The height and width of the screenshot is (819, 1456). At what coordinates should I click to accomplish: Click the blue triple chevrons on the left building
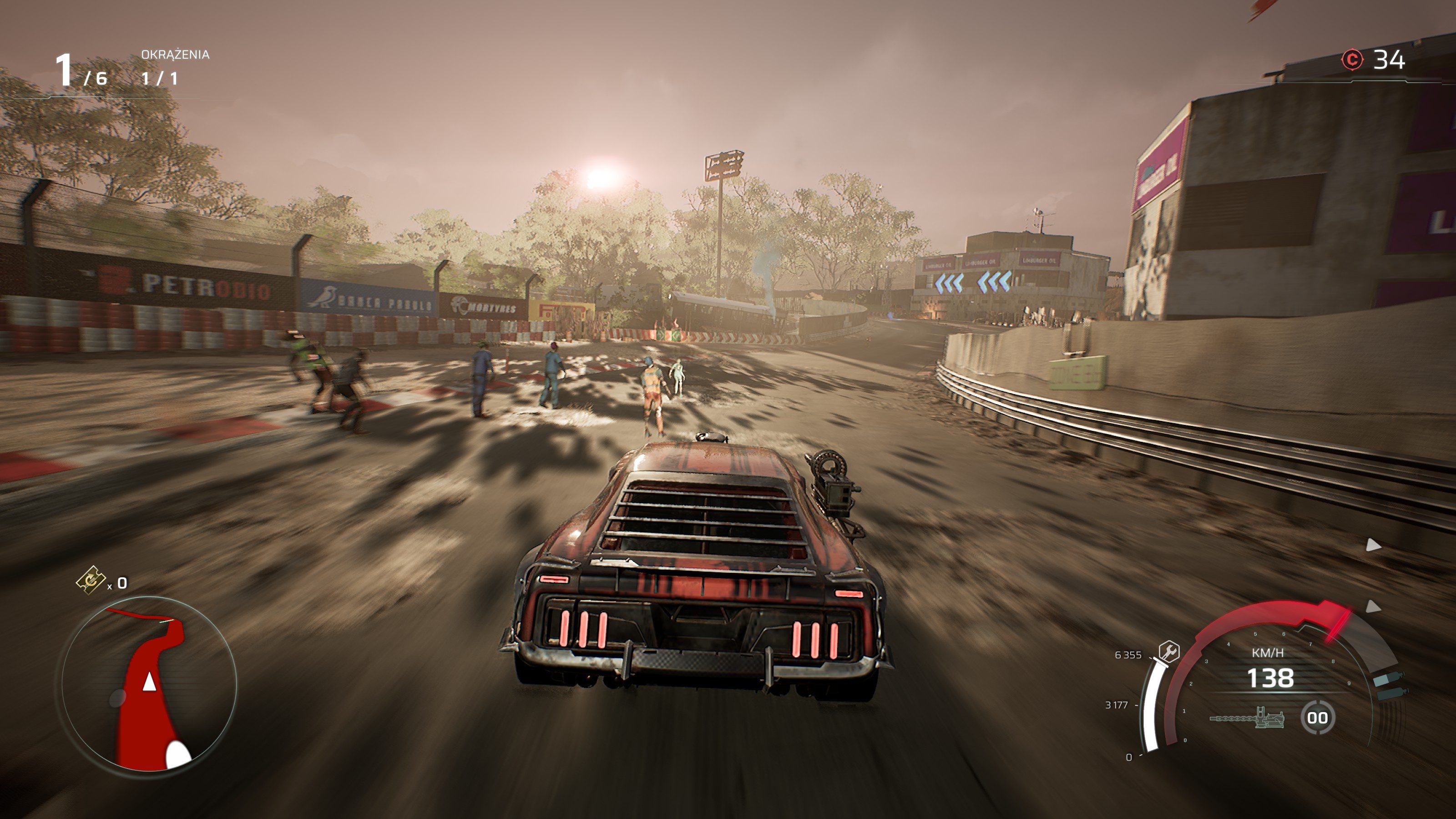[x=950, y=283]
